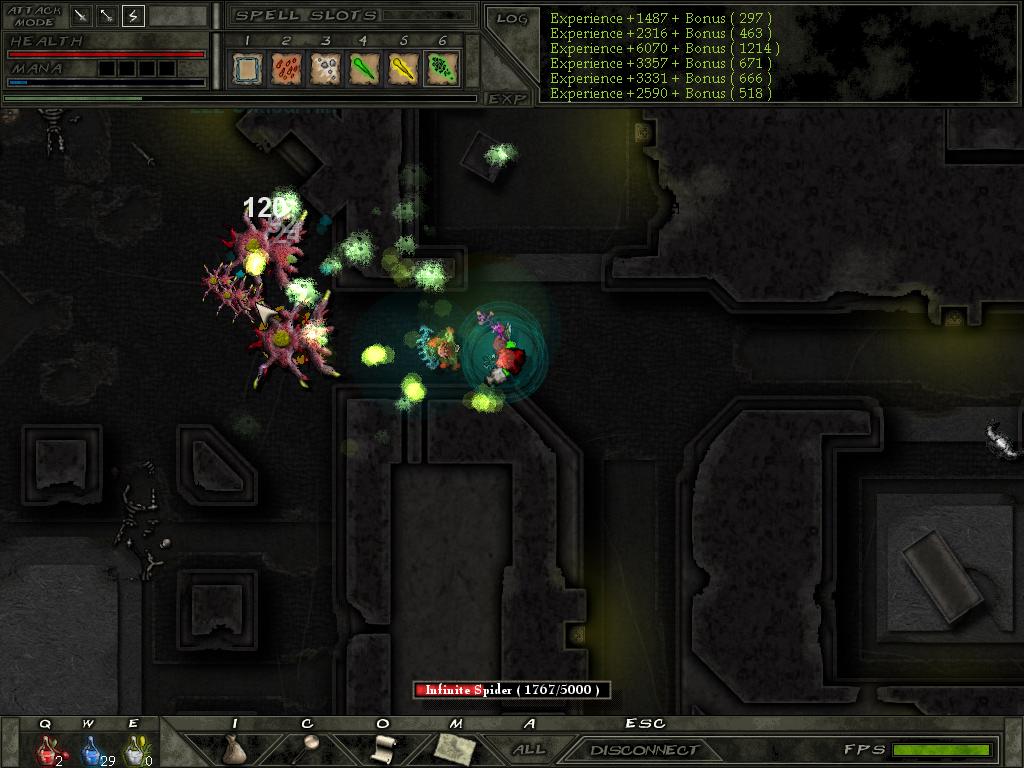Pick the grey stones spell in slot 3
This screenshot has width=1024, height=768.
tap(324, 68)
